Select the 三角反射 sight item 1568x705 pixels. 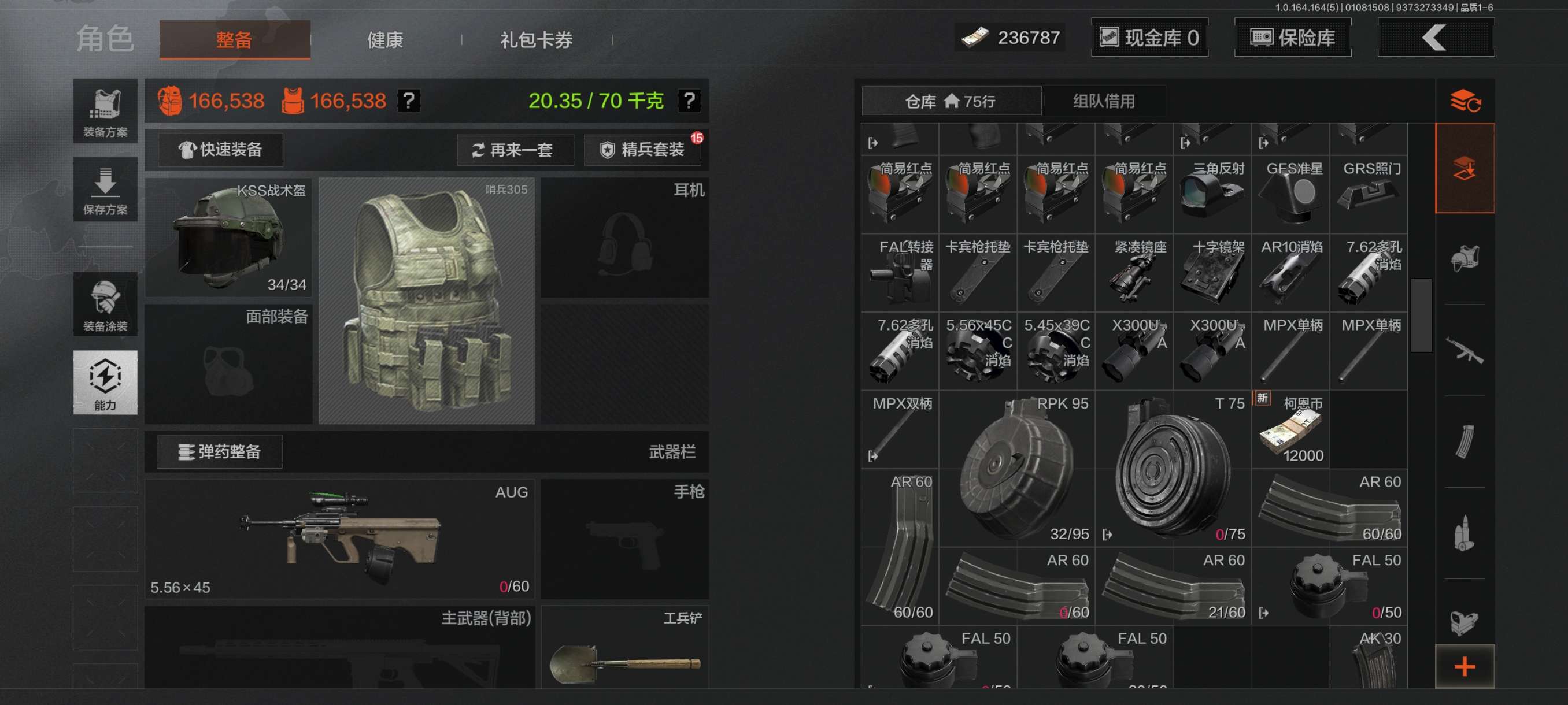point(1212,195)
